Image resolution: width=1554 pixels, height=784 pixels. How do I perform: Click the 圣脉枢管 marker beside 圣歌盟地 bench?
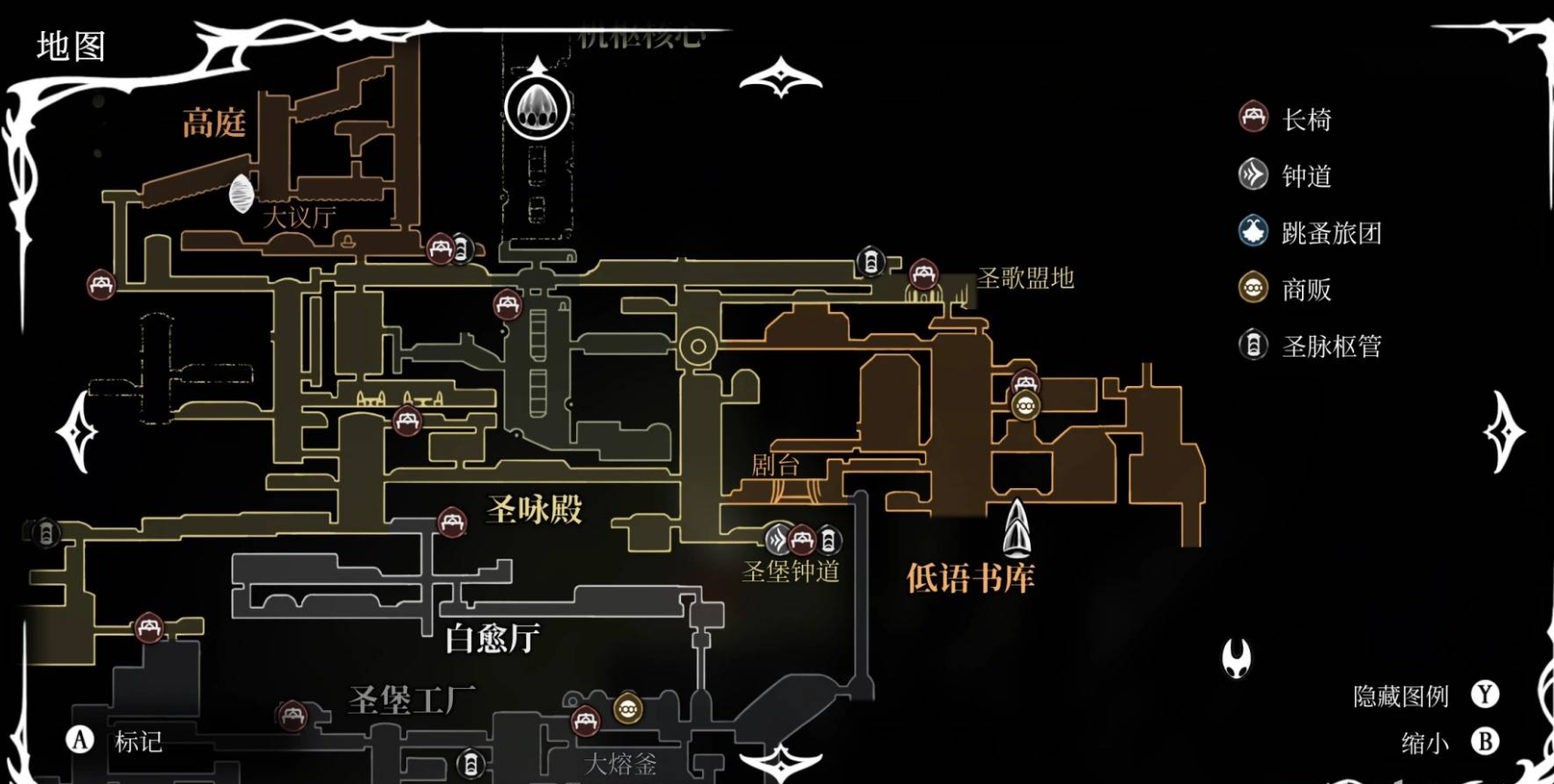tap(871, 263)
